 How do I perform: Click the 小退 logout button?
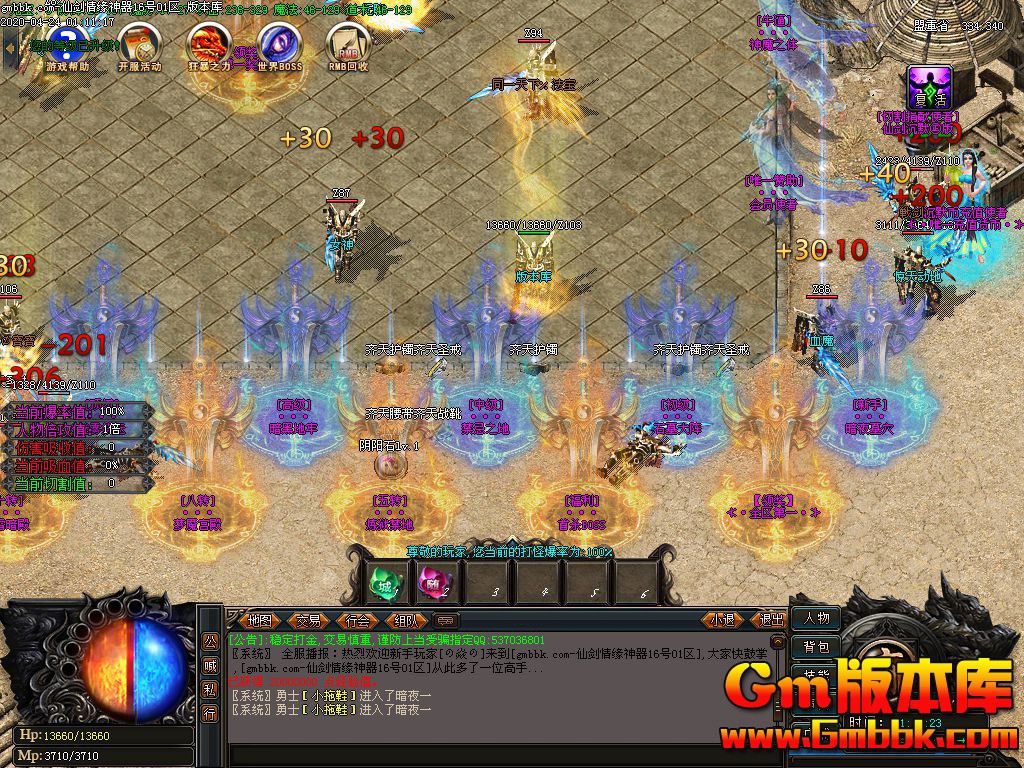[x=722, y=620]
